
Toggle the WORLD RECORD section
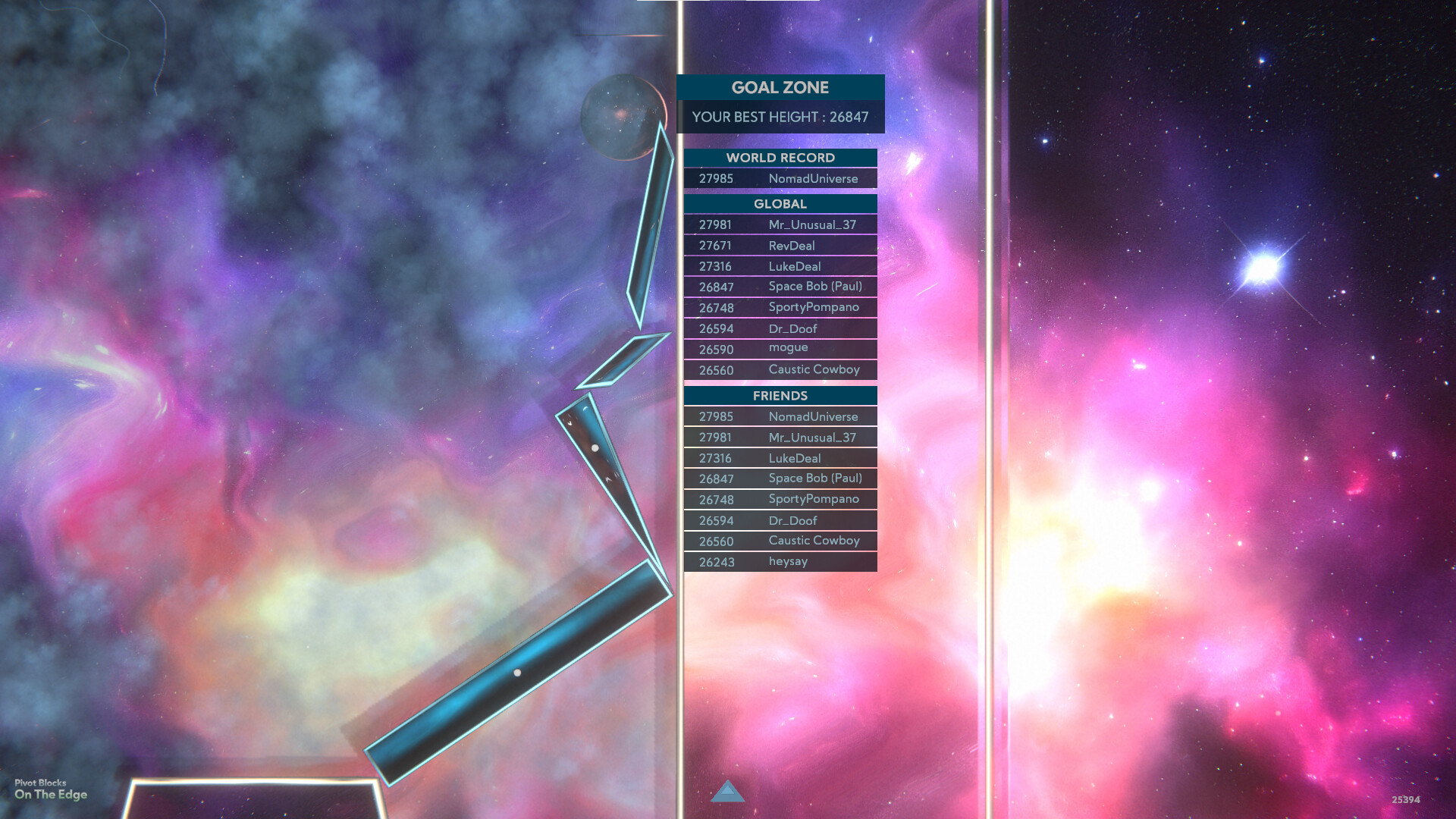tap(780, 158)
